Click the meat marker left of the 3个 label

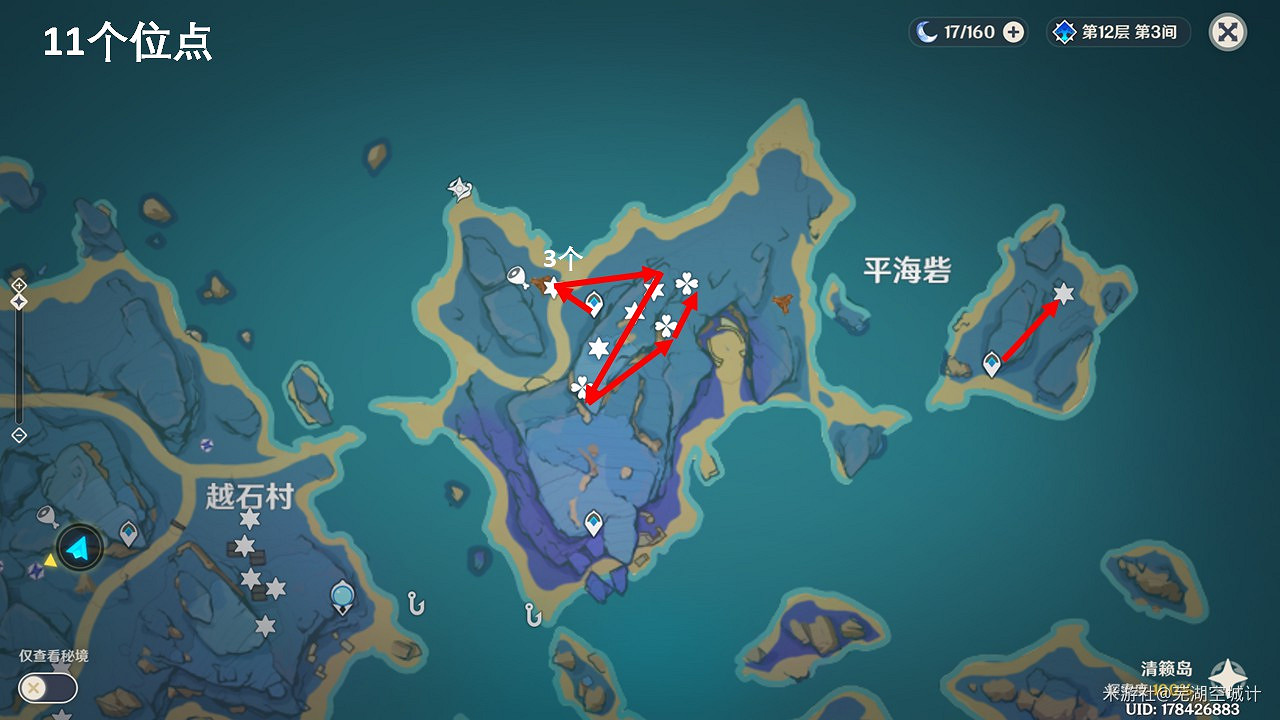point(516,276)
